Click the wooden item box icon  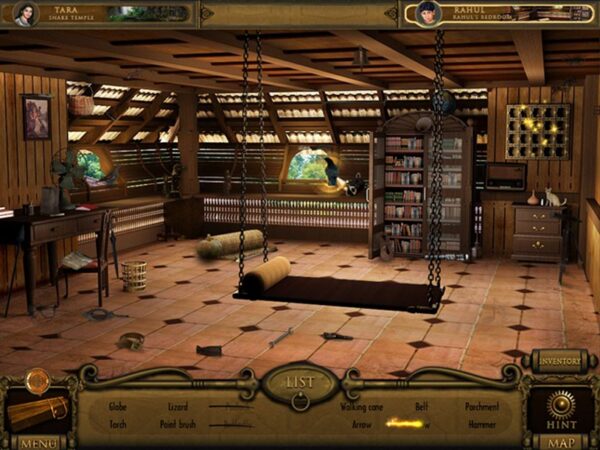coord(38,410)
